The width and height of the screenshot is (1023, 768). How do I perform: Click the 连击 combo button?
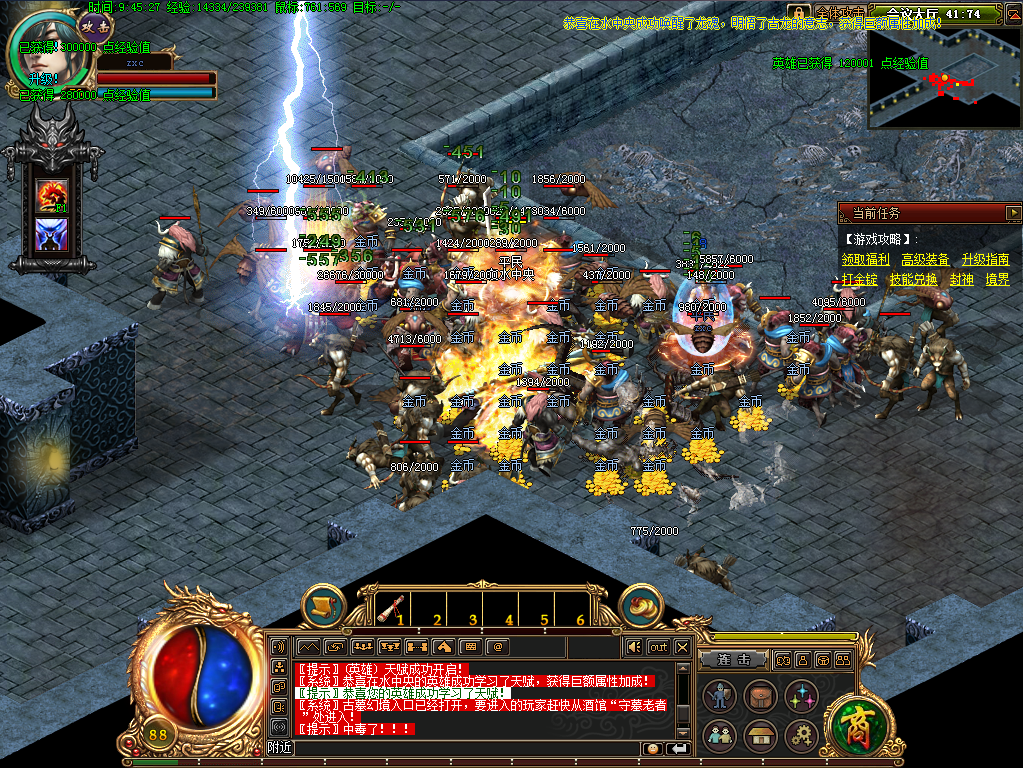734,660
